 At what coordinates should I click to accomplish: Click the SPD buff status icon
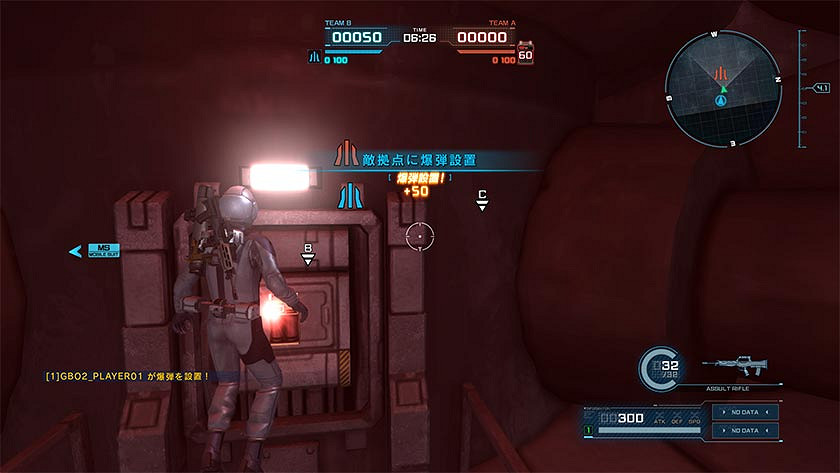695,415
